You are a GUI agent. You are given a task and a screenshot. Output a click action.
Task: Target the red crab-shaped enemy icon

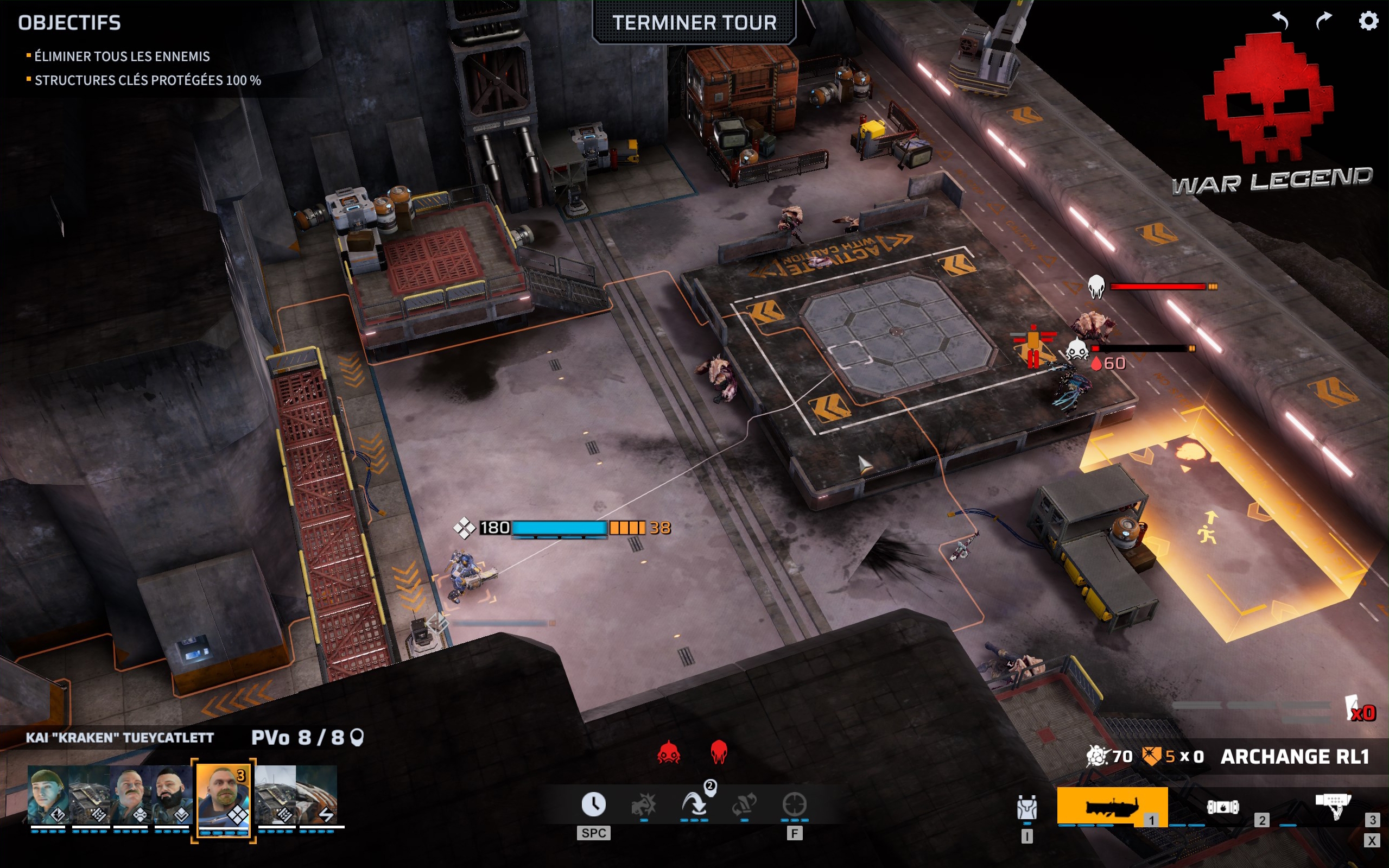coord(669,752)
